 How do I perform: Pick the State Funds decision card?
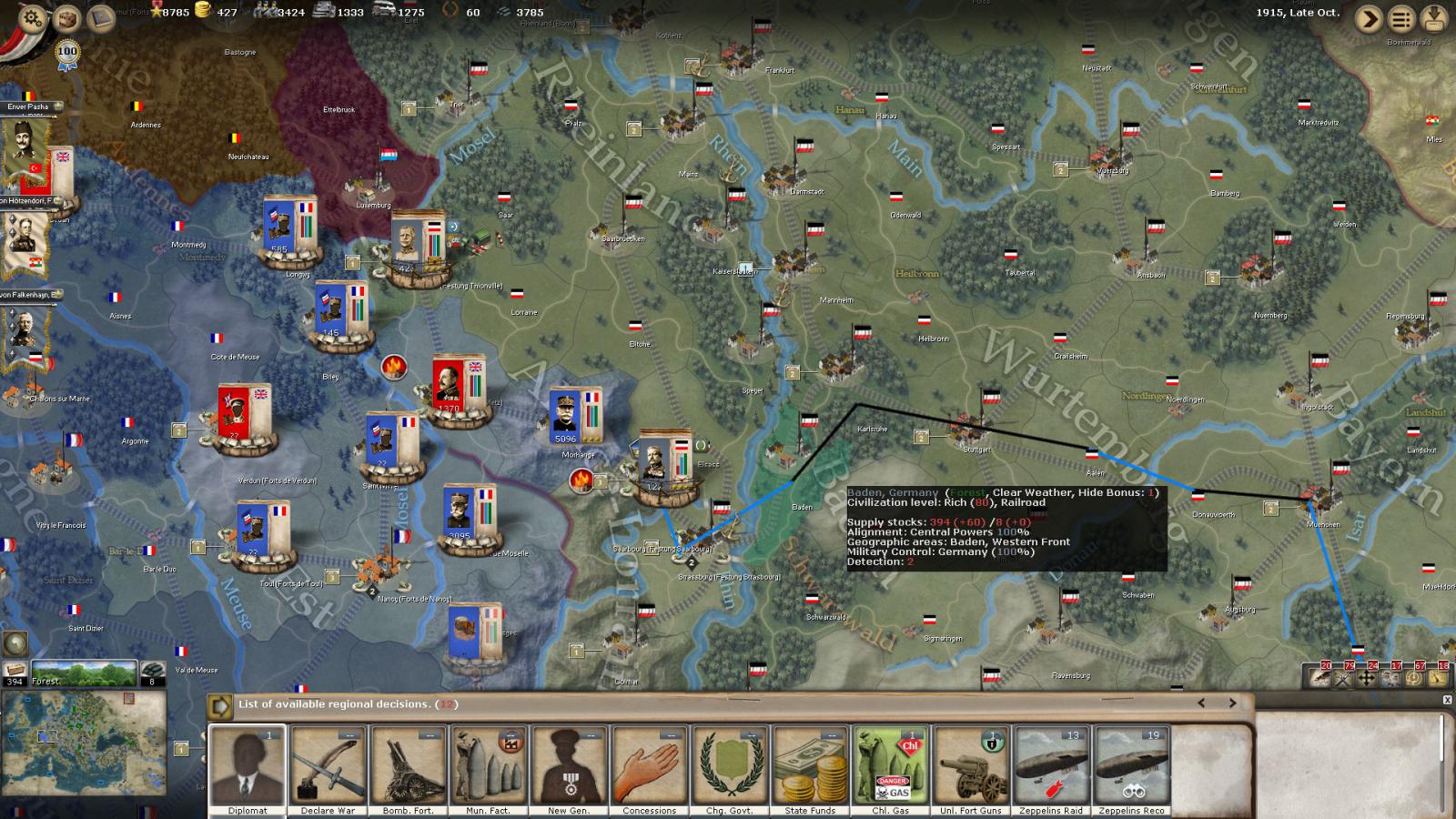click(810, 770)
